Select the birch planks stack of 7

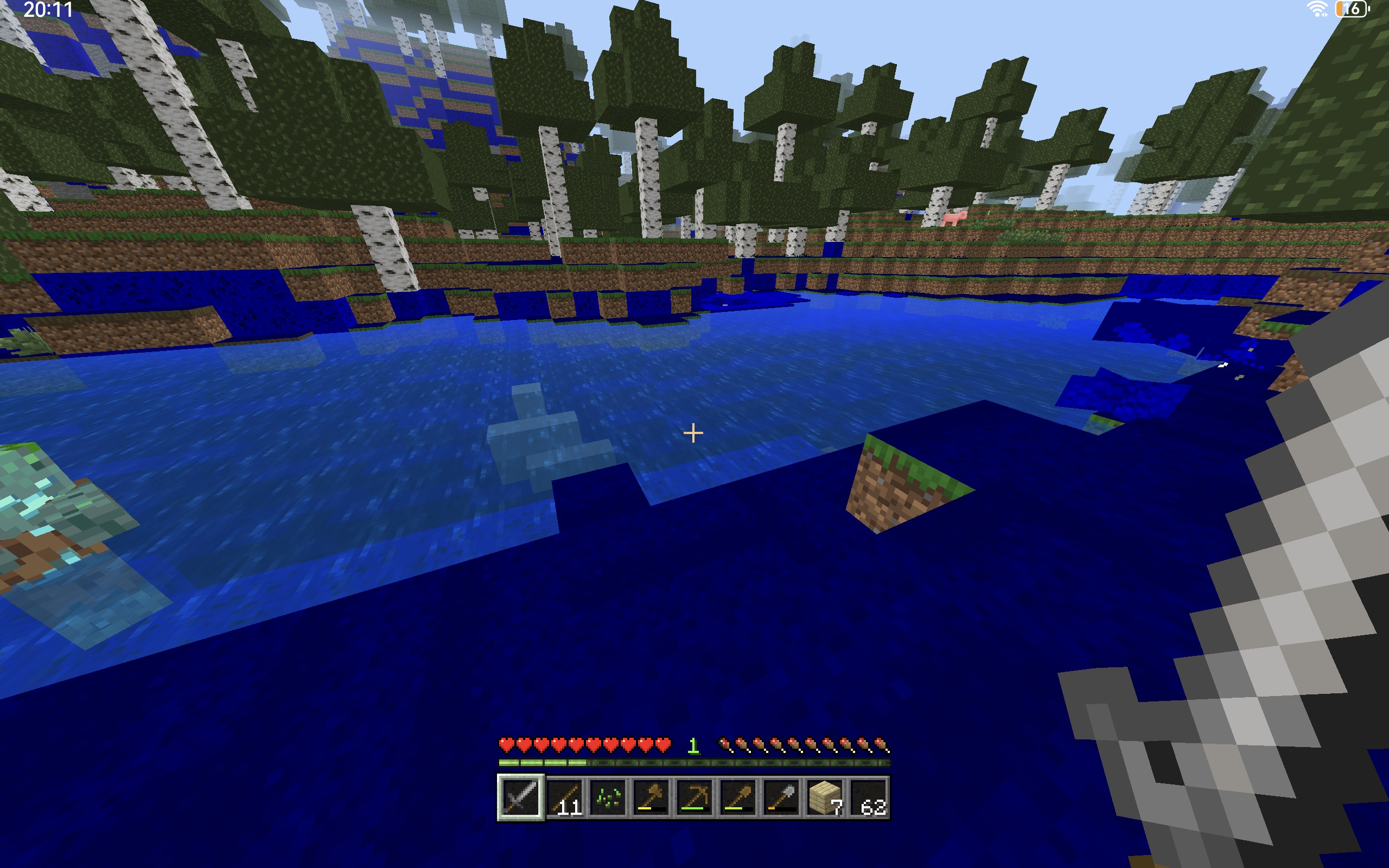(x=825, y=797)
